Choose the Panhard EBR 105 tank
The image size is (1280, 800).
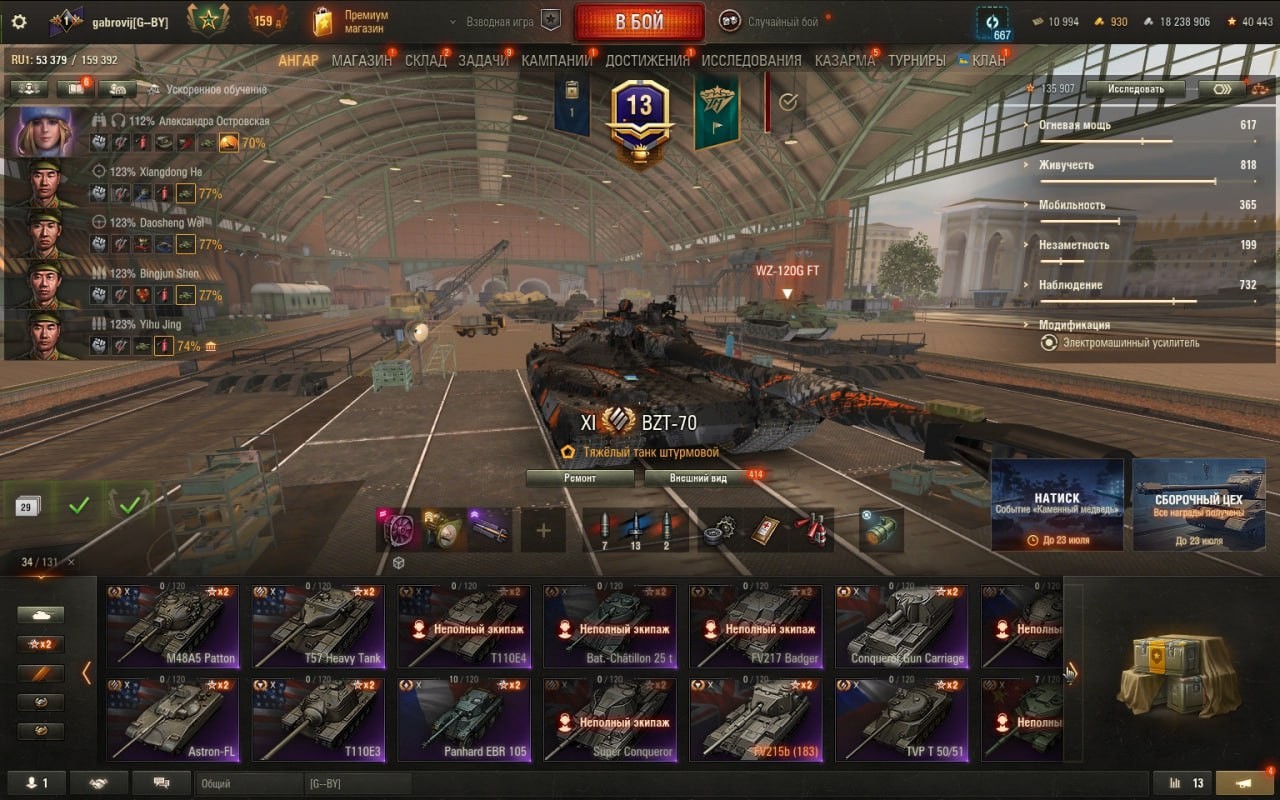(x=464, y=720)
